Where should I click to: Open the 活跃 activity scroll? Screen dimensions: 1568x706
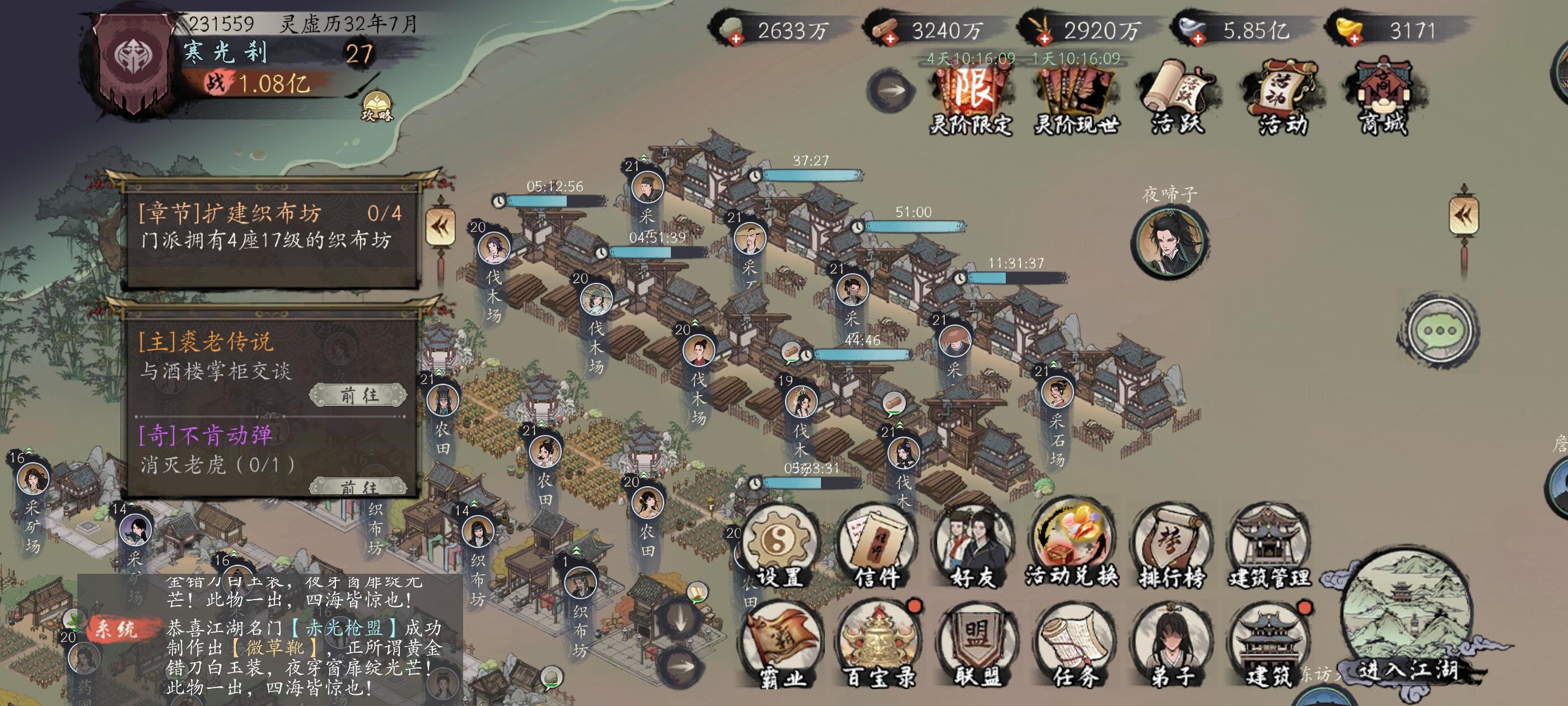(1177, 97)
